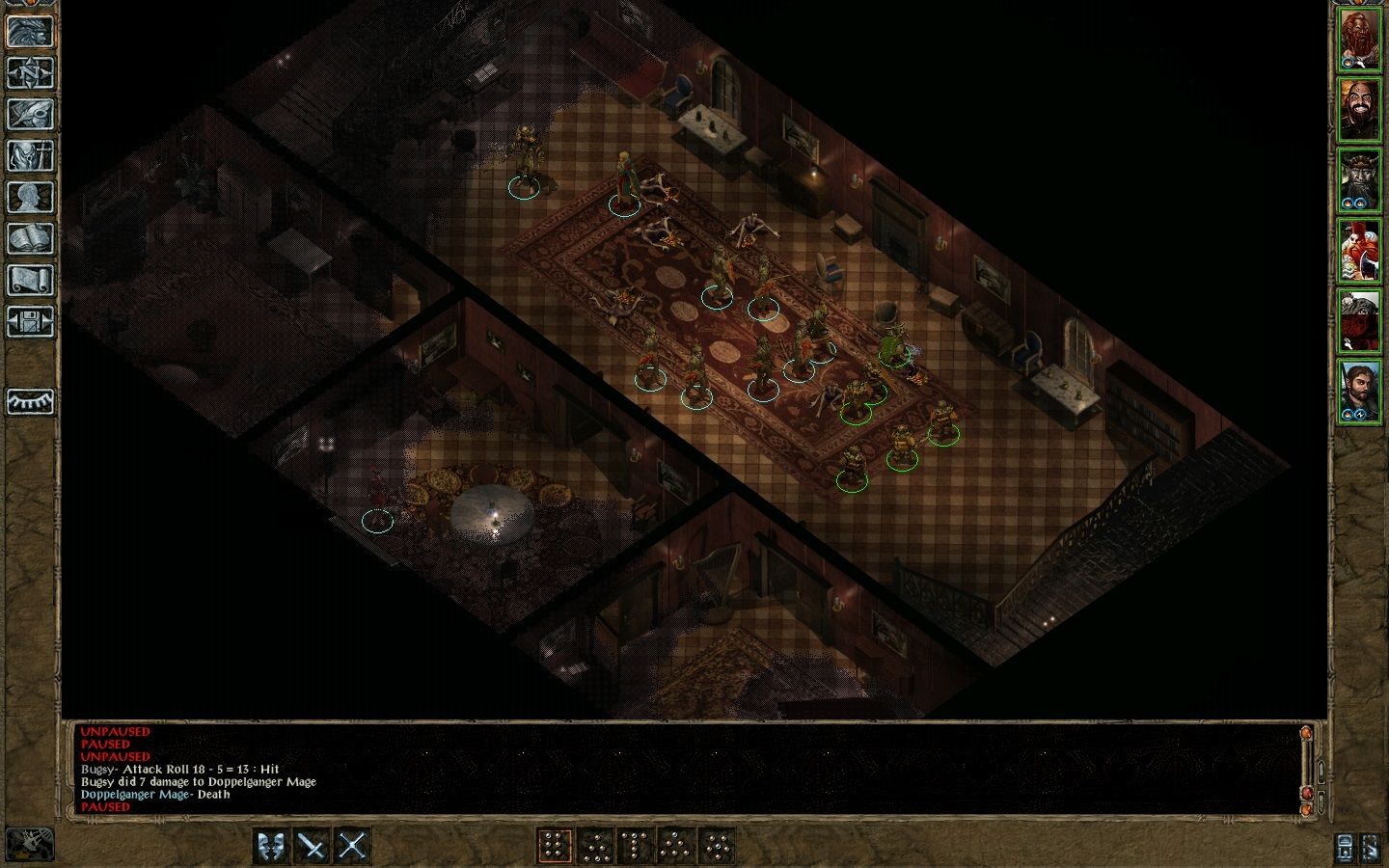1389x868 pixels.
Task: Open the mage spellbook icon
Action: (x=31, y=238)
